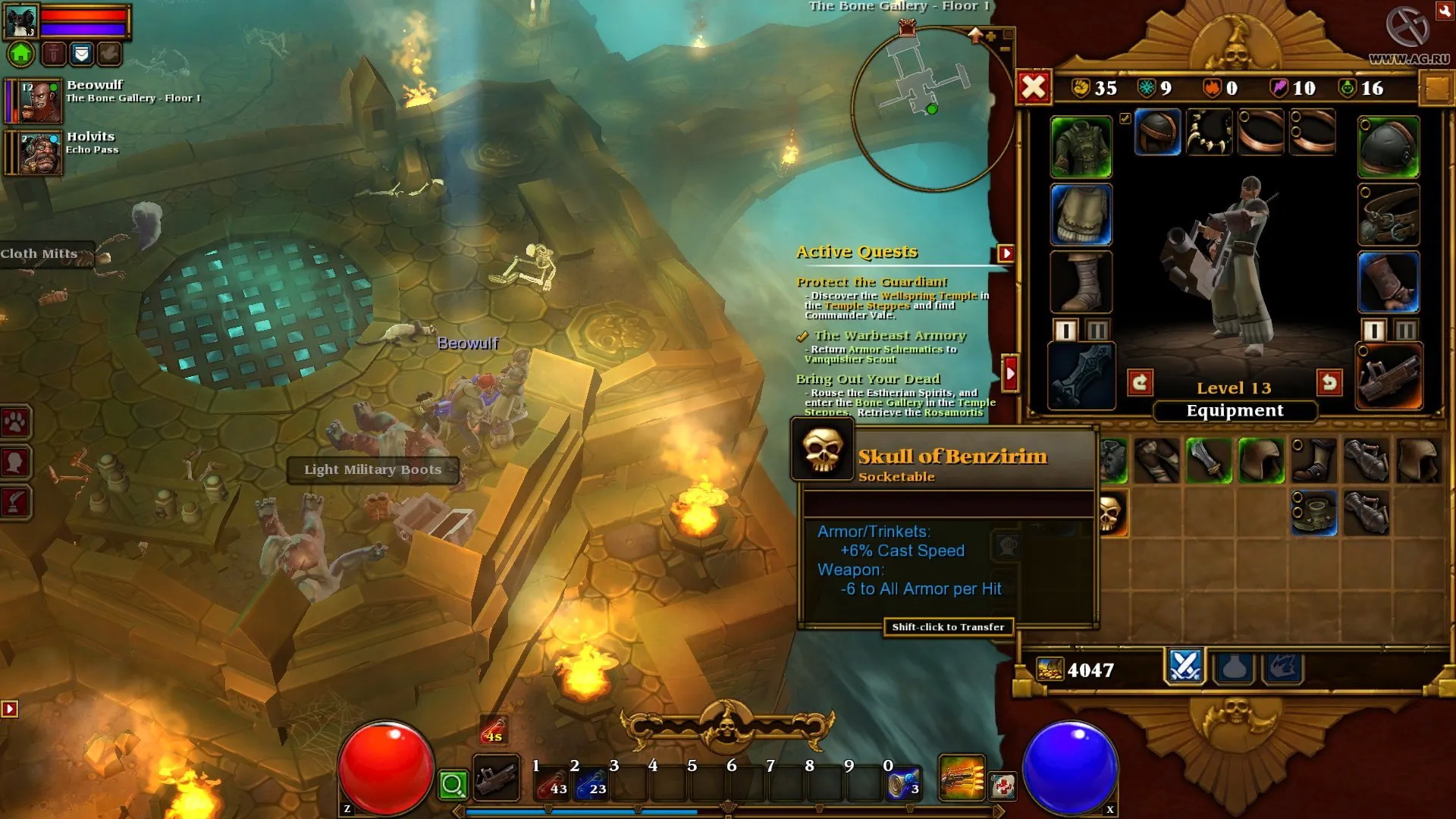Screen dimensions: 1456x819
Task: Click the green house town portal icon
Action: pyautogui.click(x=21, y=54)
